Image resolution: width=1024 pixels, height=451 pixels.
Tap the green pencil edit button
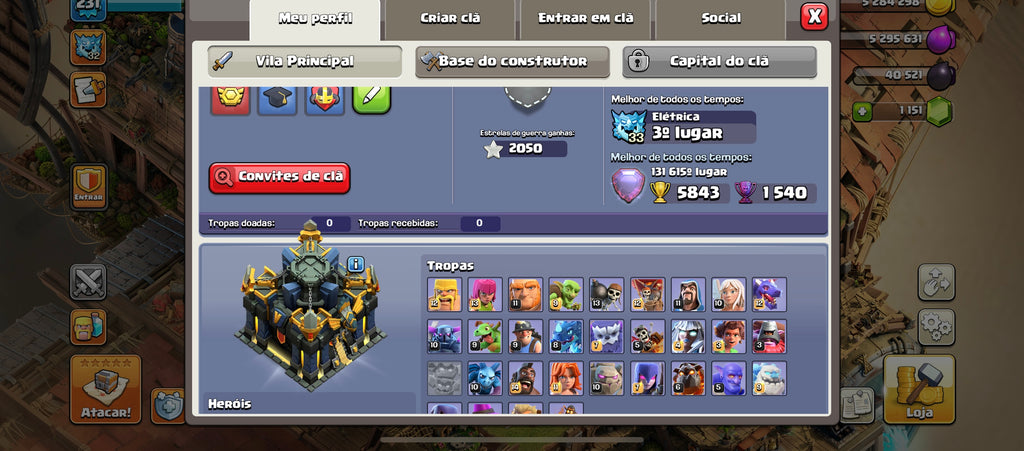371,98
